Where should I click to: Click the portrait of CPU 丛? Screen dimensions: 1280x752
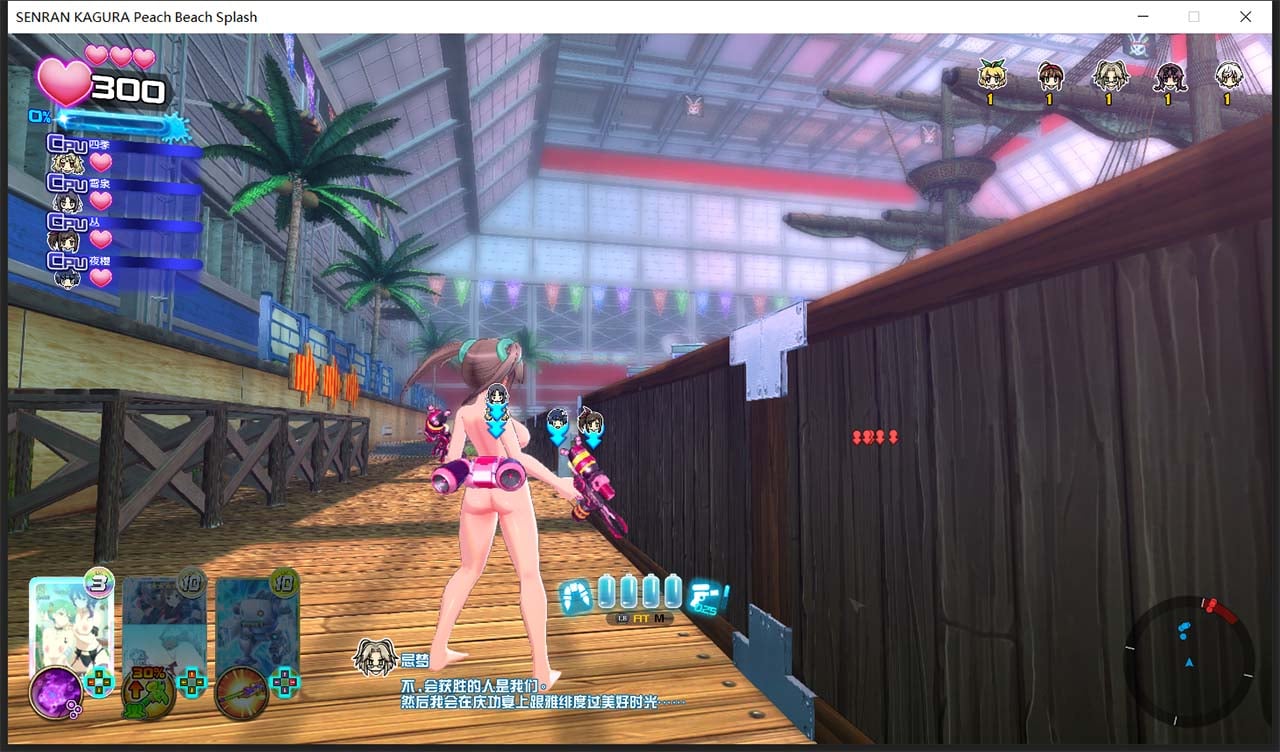[x=66, y=240]
